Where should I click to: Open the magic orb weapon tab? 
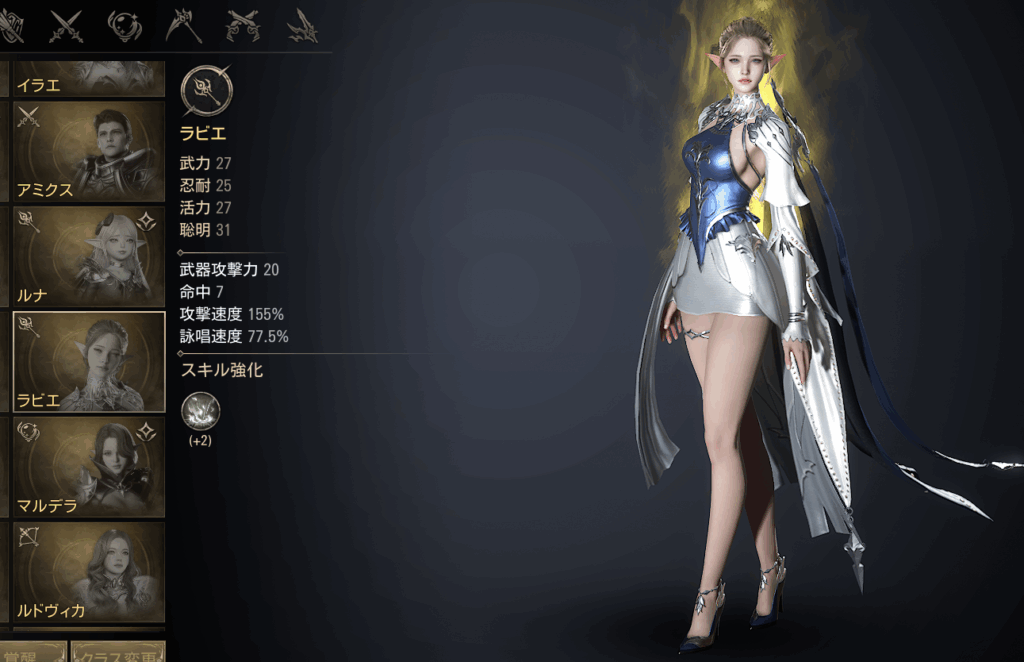[125, 24]
